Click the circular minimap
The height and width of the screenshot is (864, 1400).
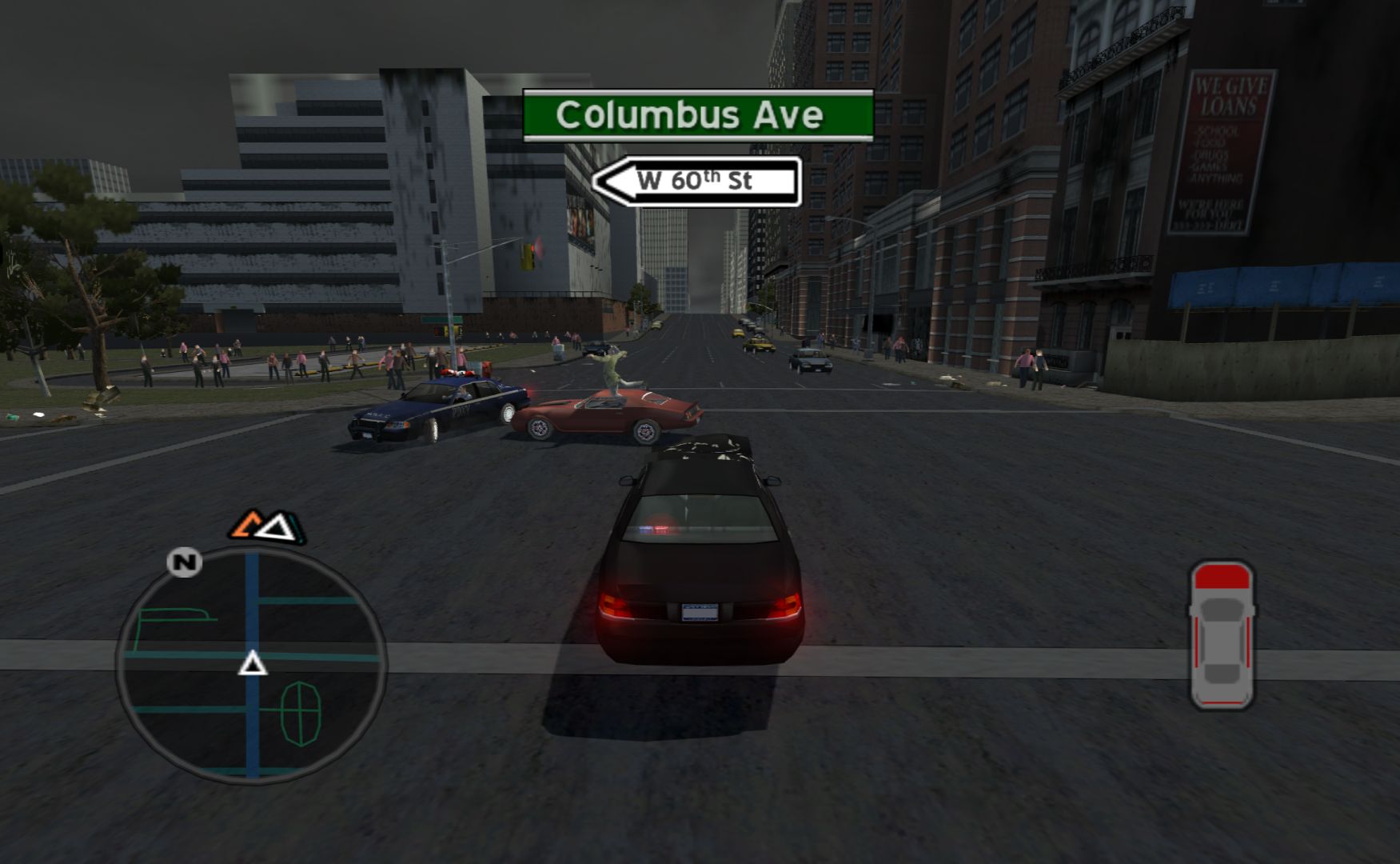click(x=252, y=666)
